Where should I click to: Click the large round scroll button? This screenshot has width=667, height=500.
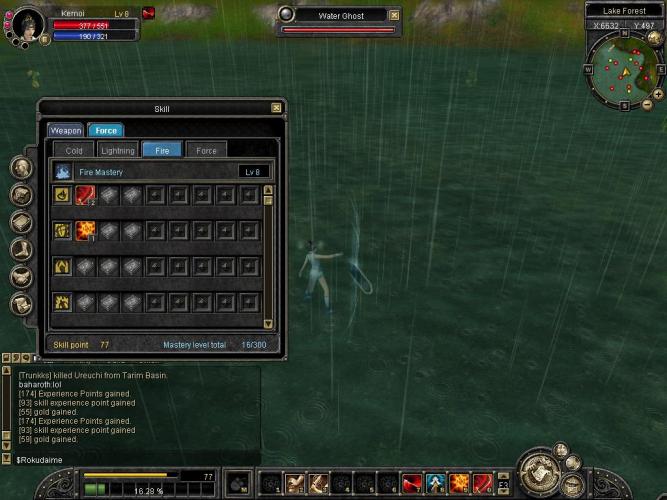pos(542,472)
